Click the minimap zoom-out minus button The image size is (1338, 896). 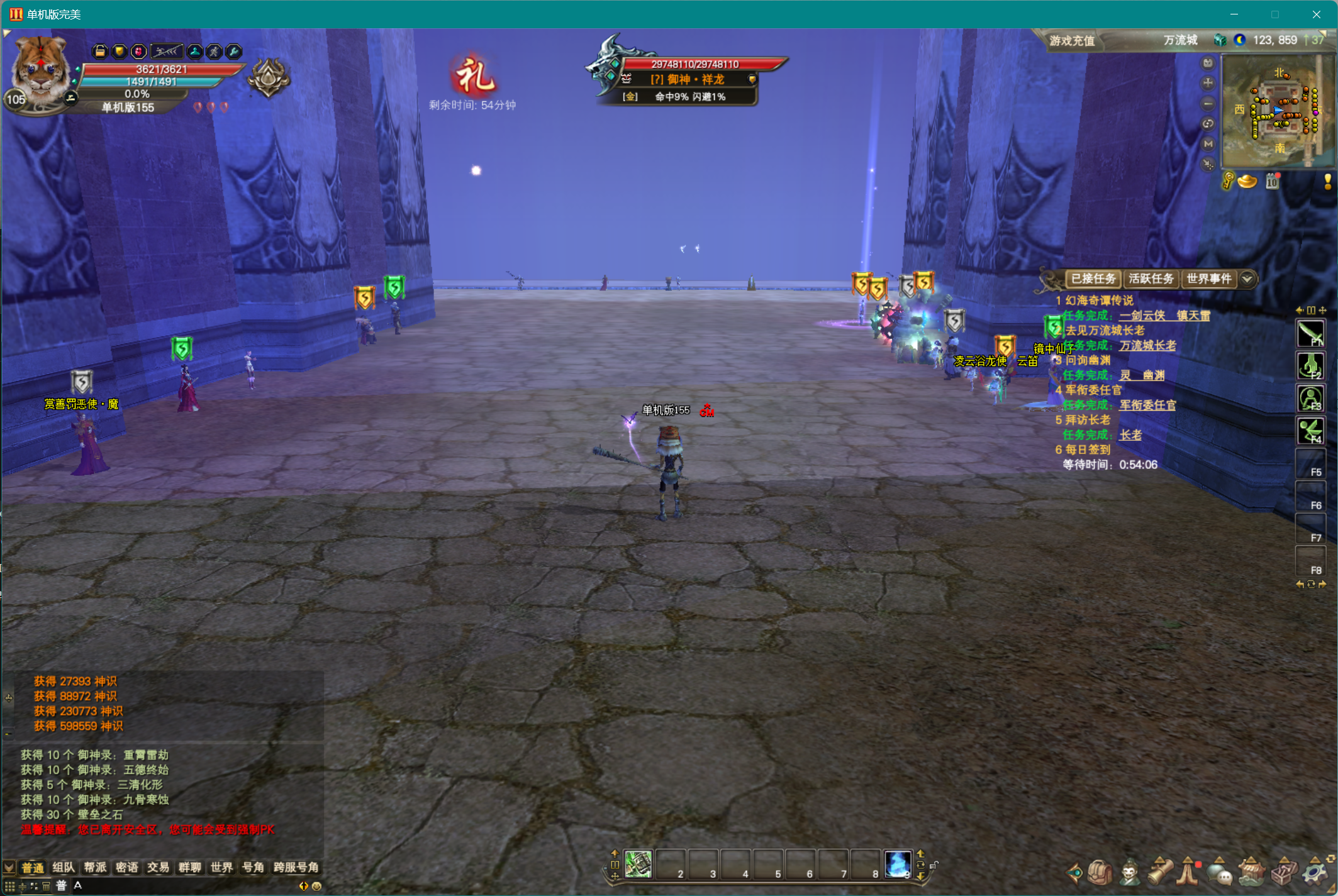click(1207, 103)
